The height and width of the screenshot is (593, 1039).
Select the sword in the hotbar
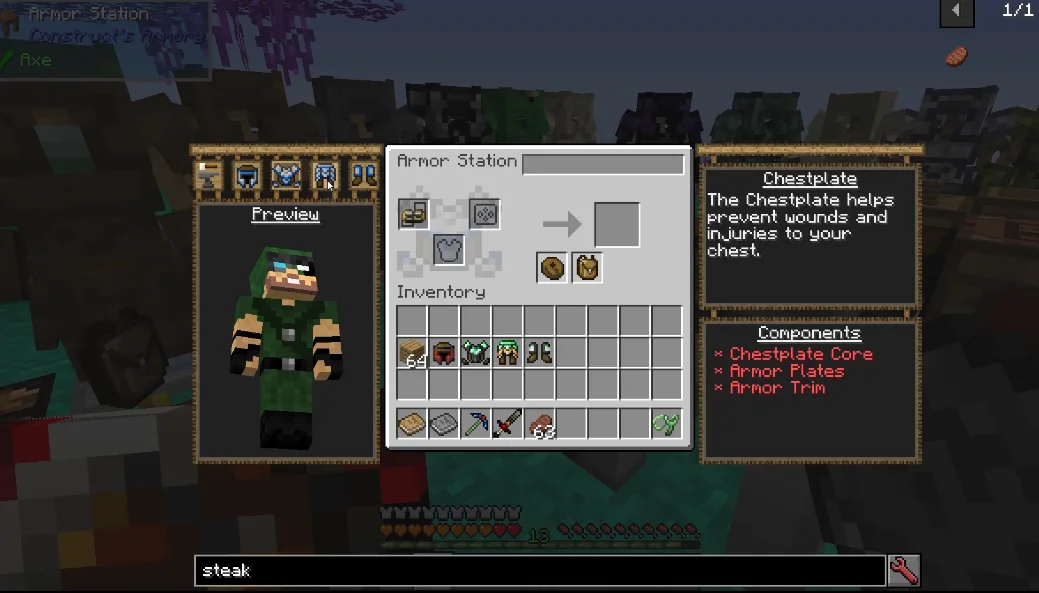pos(507,424)
